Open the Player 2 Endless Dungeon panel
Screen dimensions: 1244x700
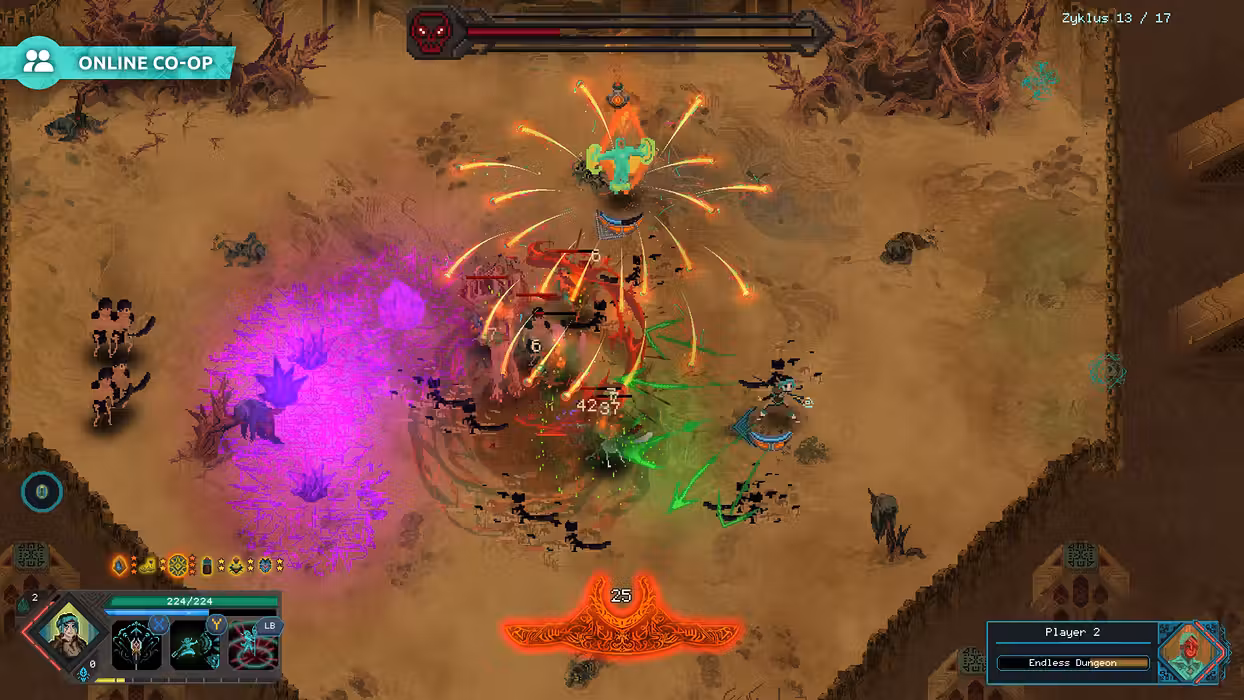point(1072,662)
